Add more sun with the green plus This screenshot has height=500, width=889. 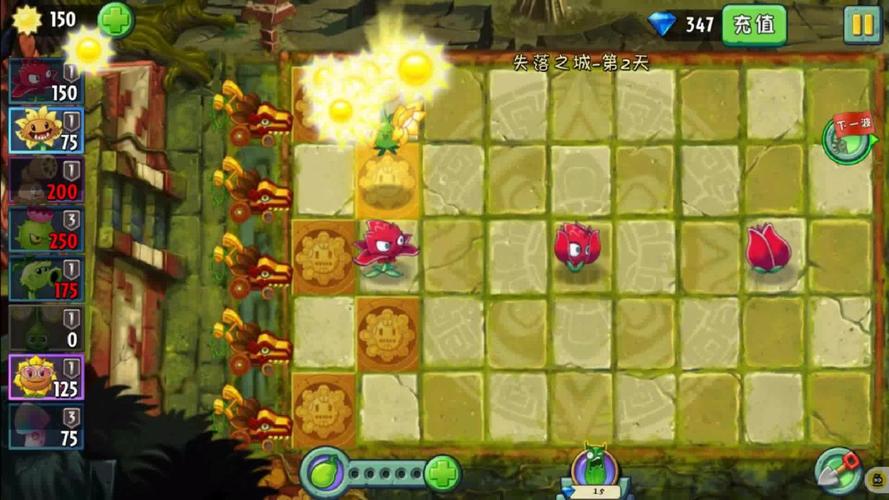[116, 19]
